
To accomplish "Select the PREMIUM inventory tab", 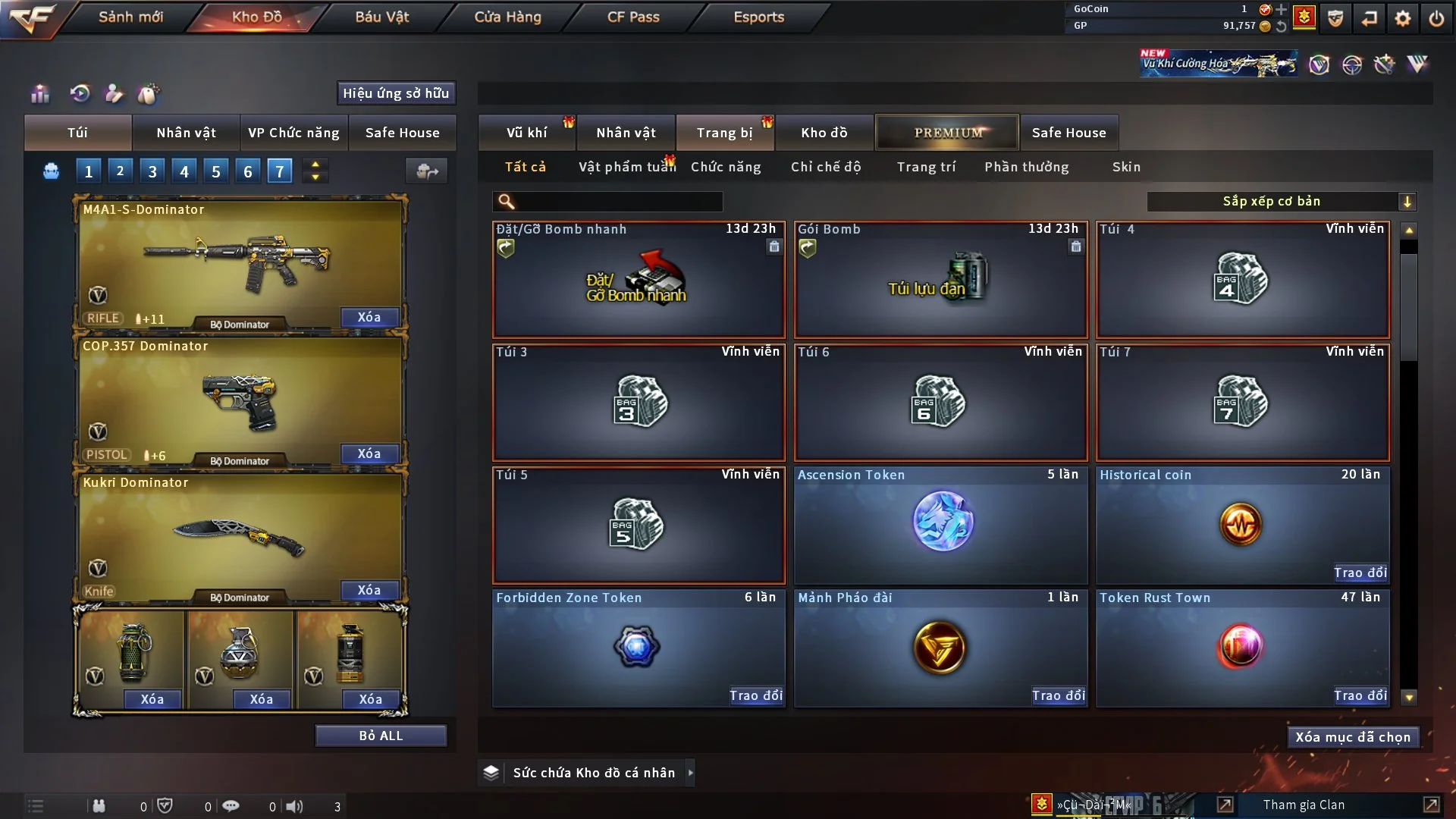I will 947,133.
